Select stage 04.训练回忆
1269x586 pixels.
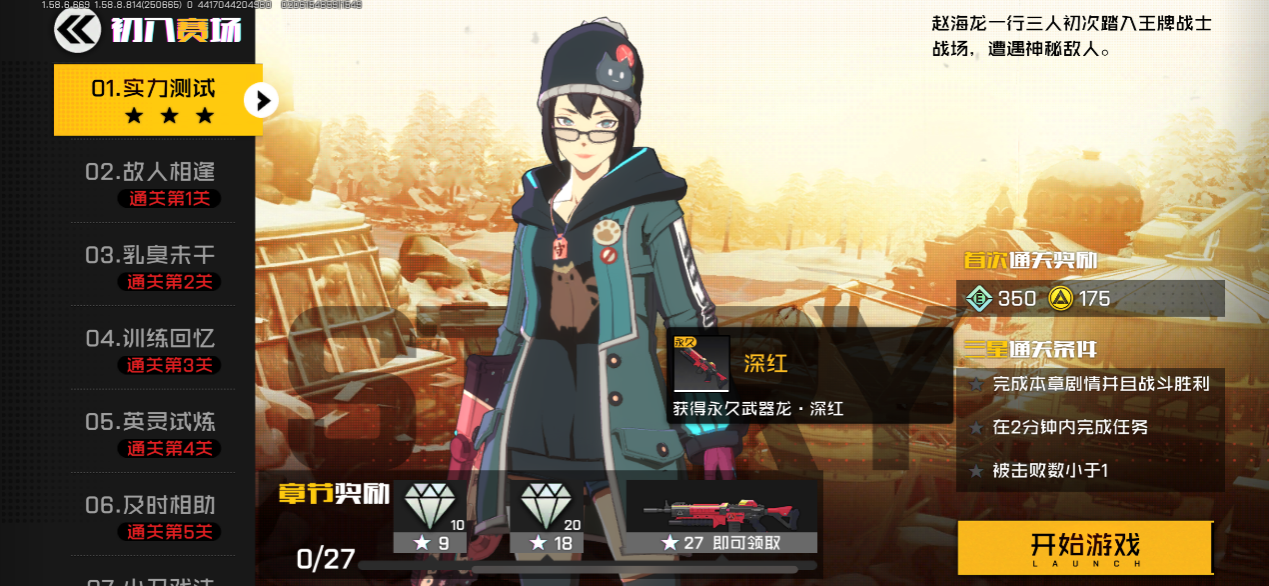click(x=150, y=349)
